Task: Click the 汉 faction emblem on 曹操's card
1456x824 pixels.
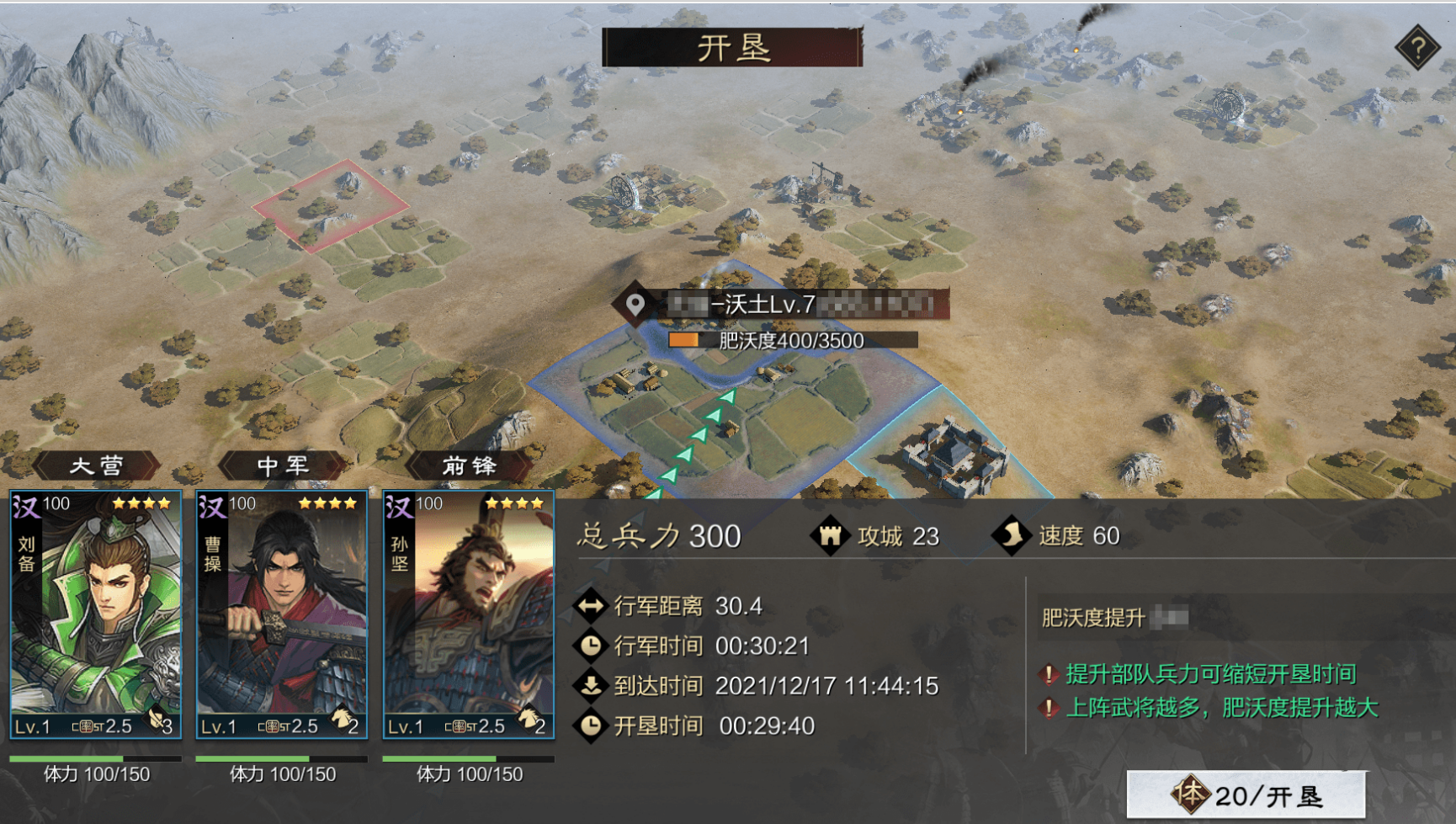Action: click(210, 505)
